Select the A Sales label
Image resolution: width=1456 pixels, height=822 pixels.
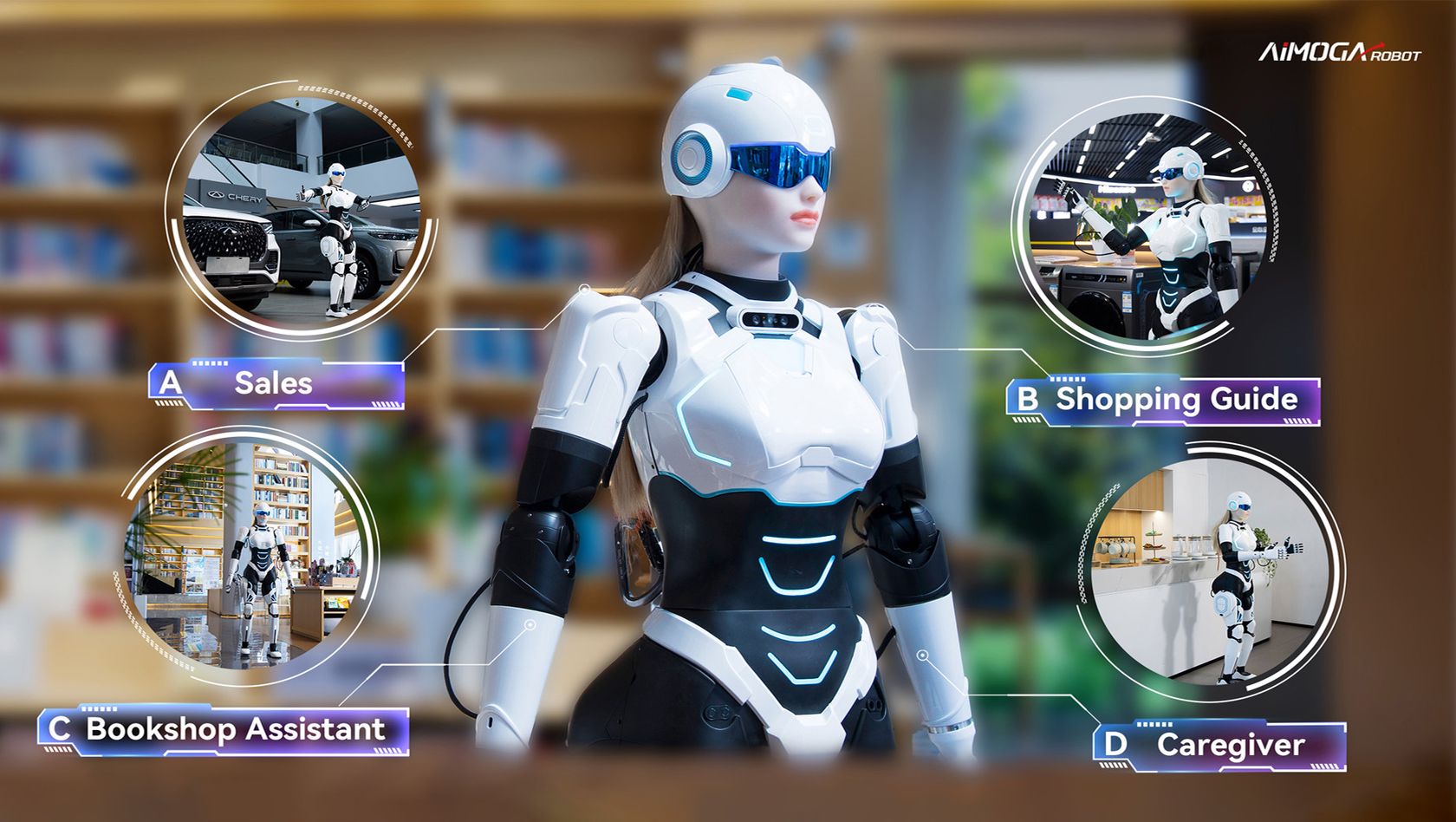coord(276,383)
